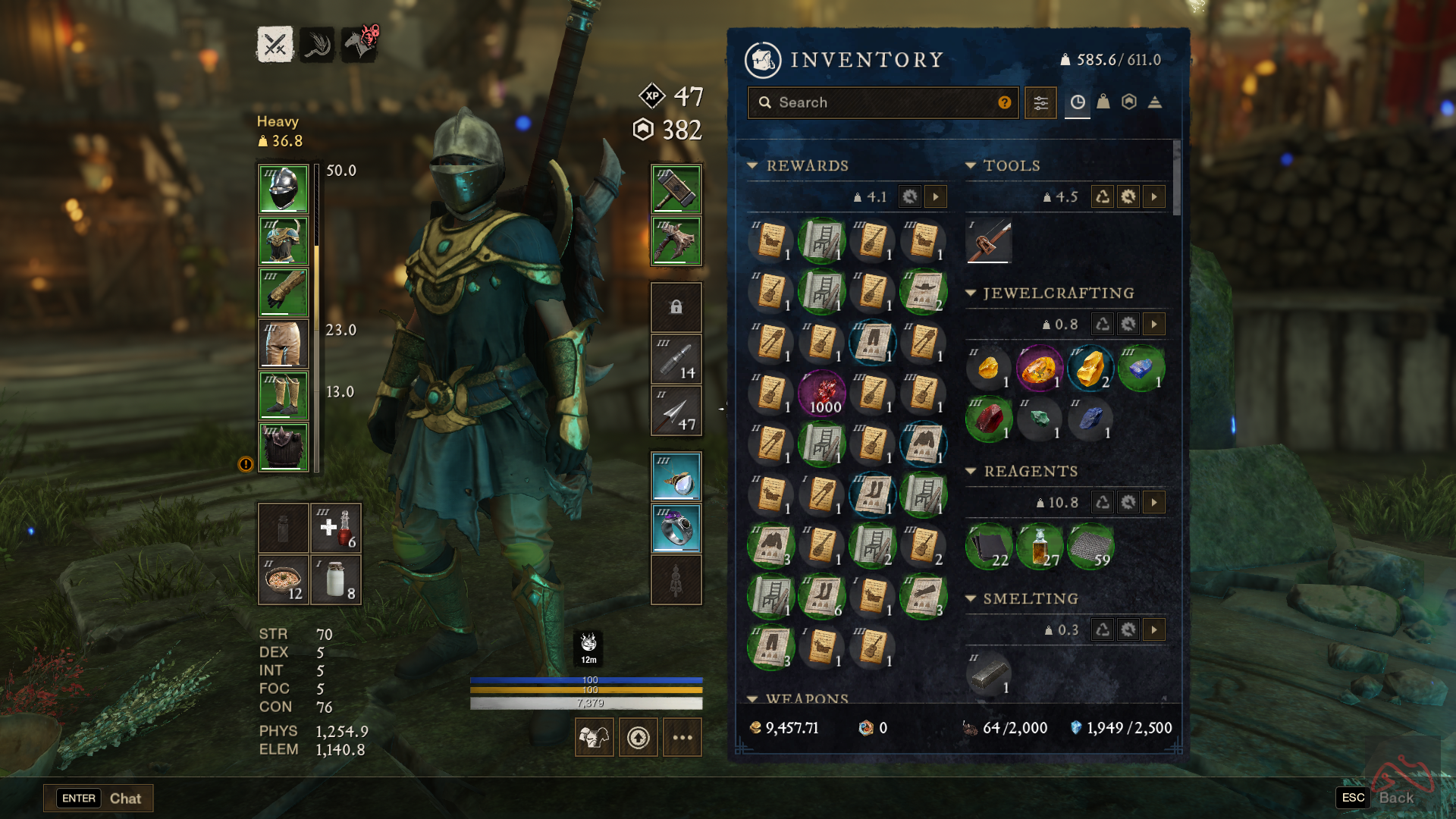The width and height of the screenshot is (1456, 819).
Task: Collapse the Rewards category
Action: click(752, 165)
